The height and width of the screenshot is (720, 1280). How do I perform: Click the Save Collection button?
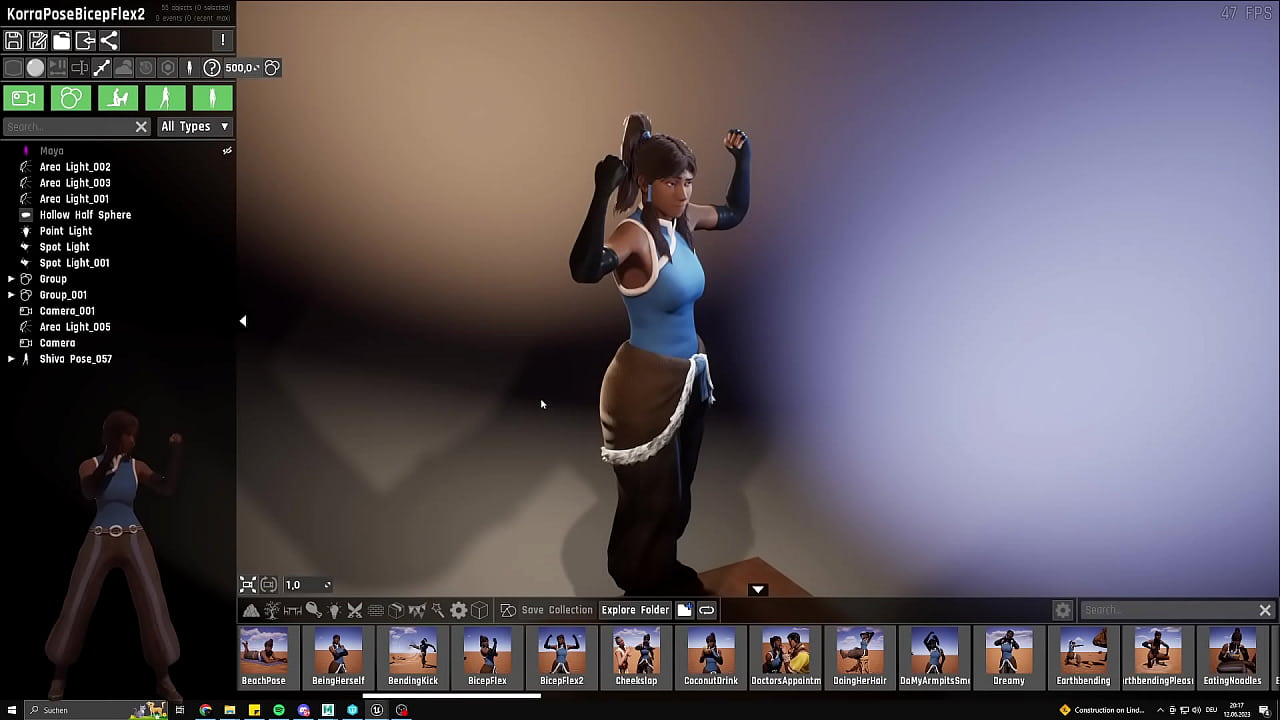(556, 610)
